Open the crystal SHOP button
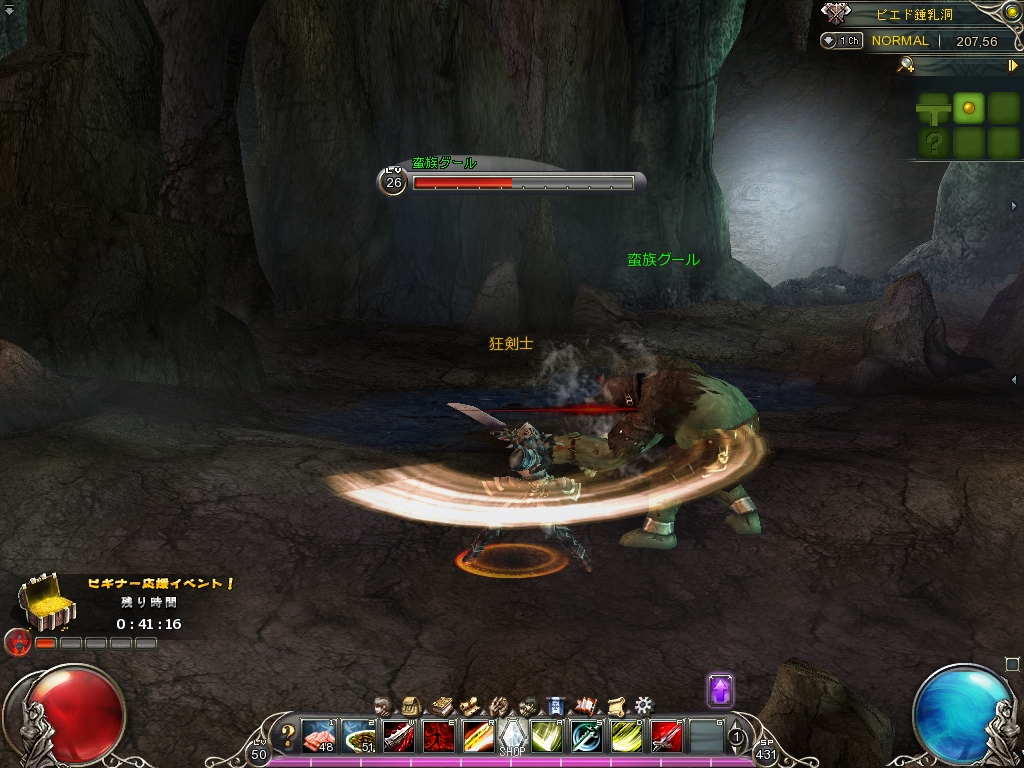 coord(512,738)
